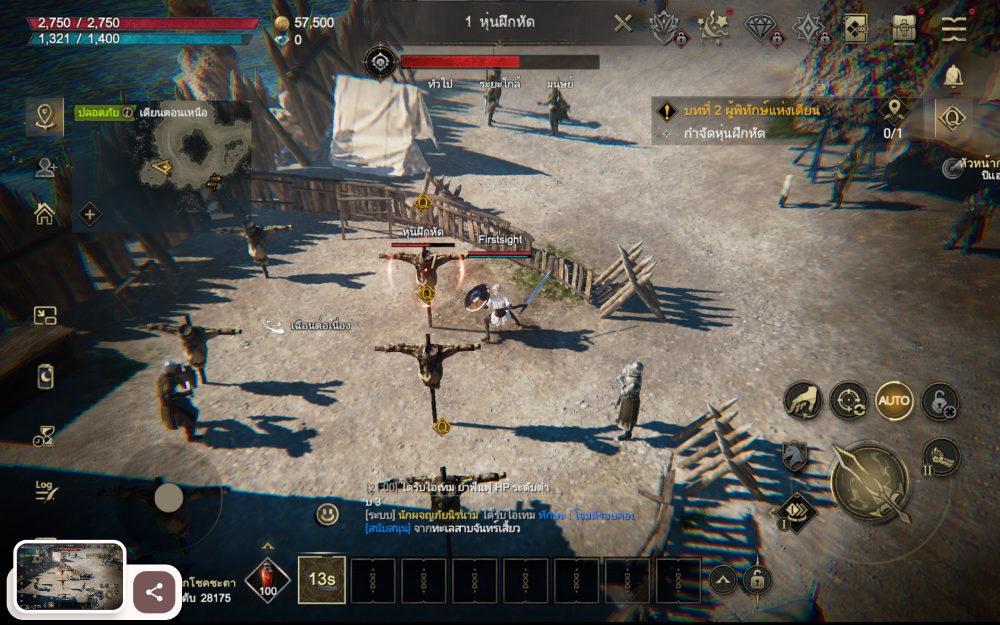The image size is (1000, 625).
Task: Use the main sword attack button
Action: [870, 481]
